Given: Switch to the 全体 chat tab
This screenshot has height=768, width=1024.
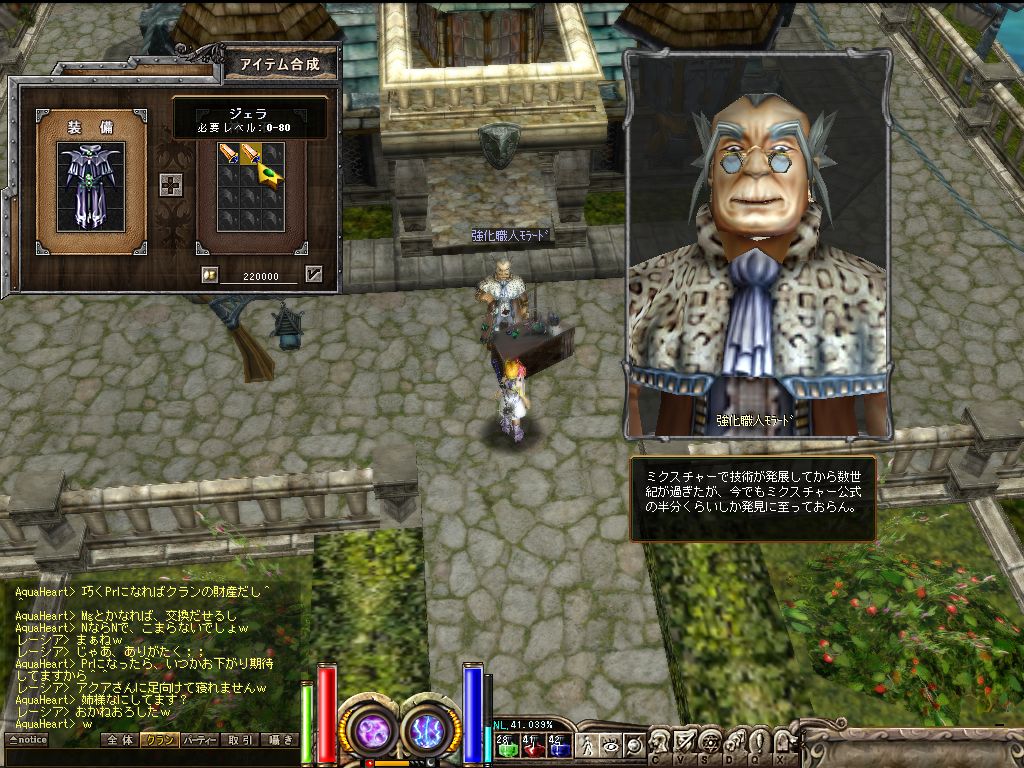Looking at the screenshot, I should point(118,740).
